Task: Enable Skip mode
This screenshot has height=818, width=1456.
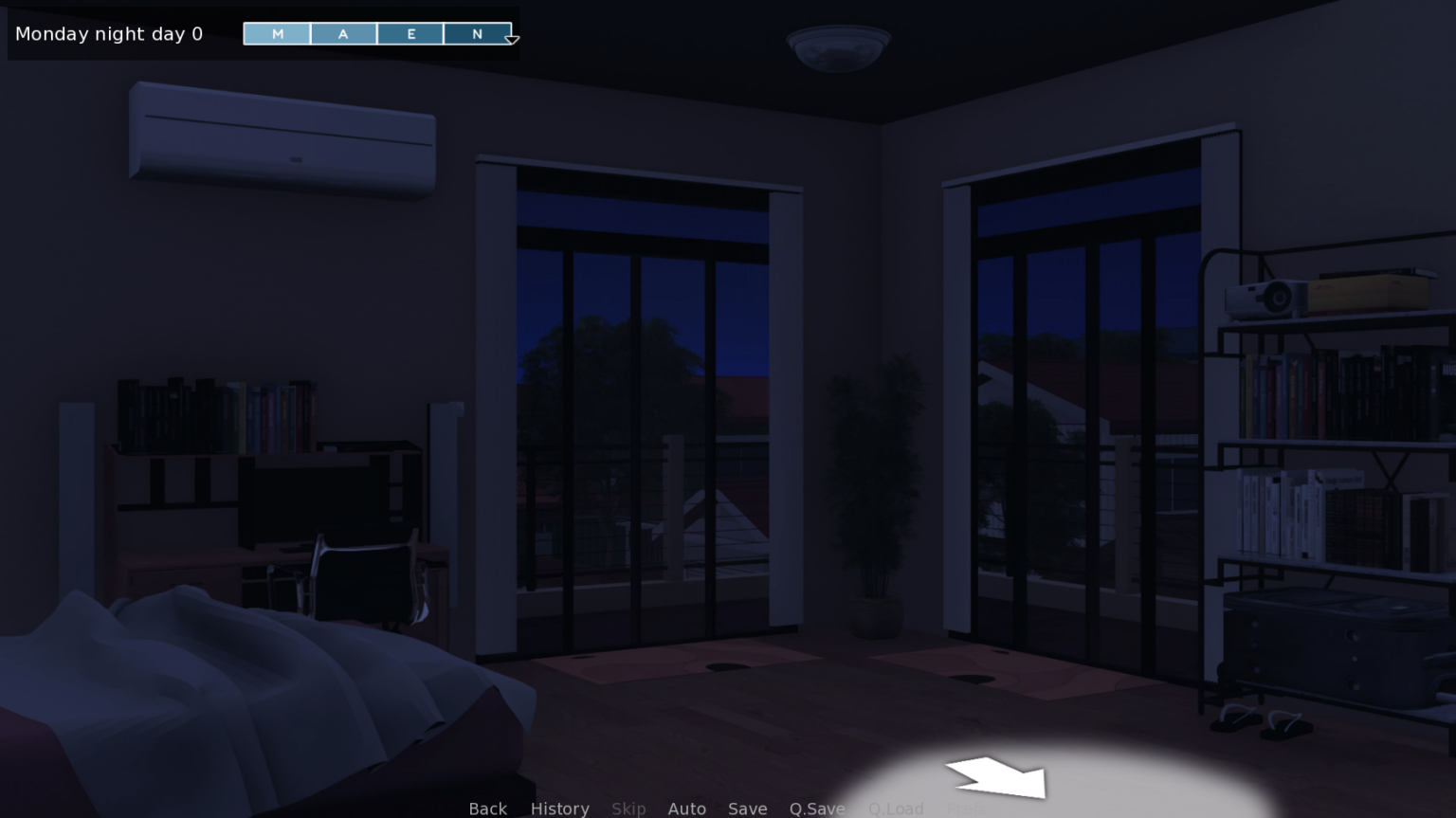Action: [628, 809]
